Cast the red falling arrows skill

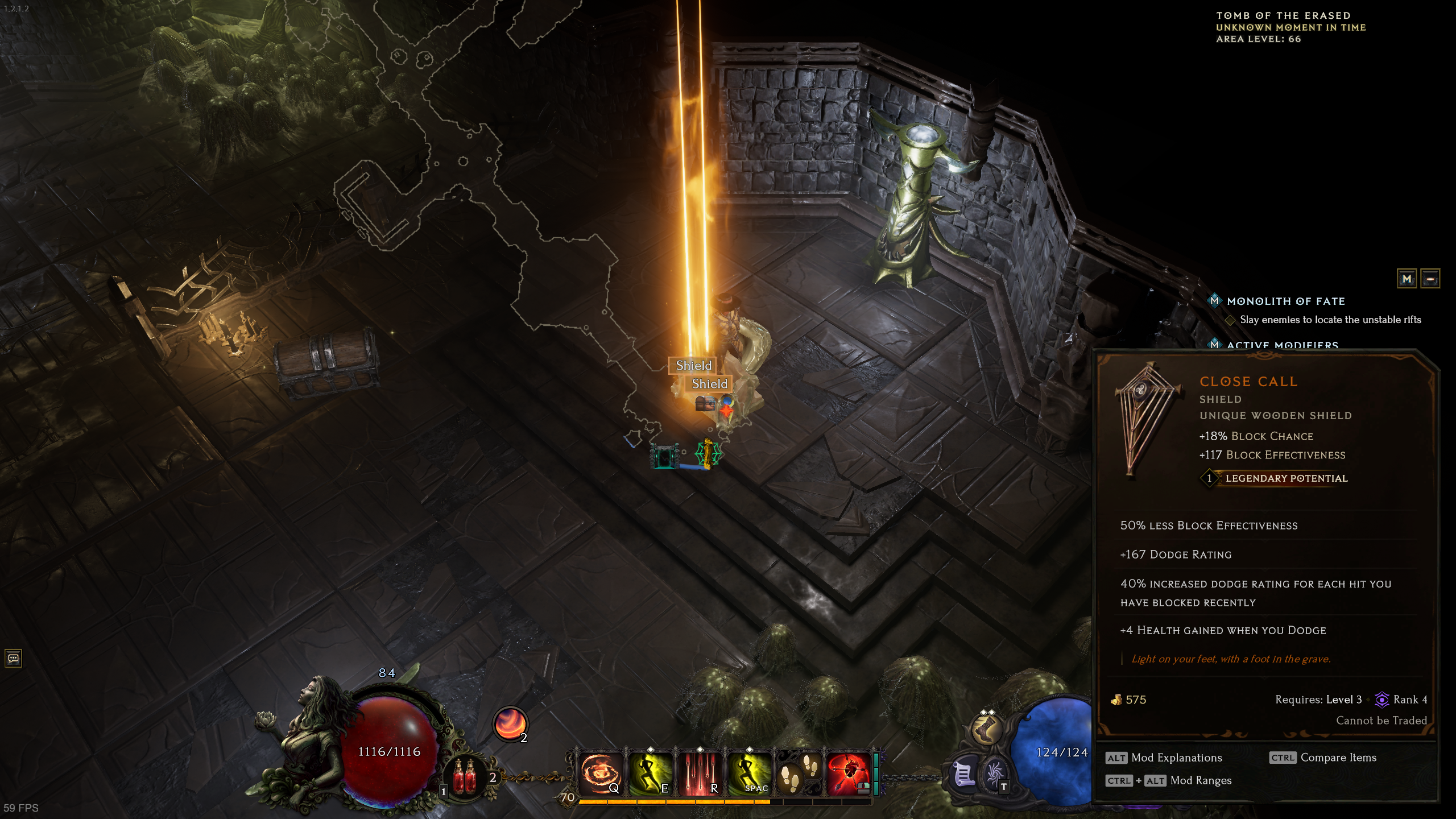(700, 773)
